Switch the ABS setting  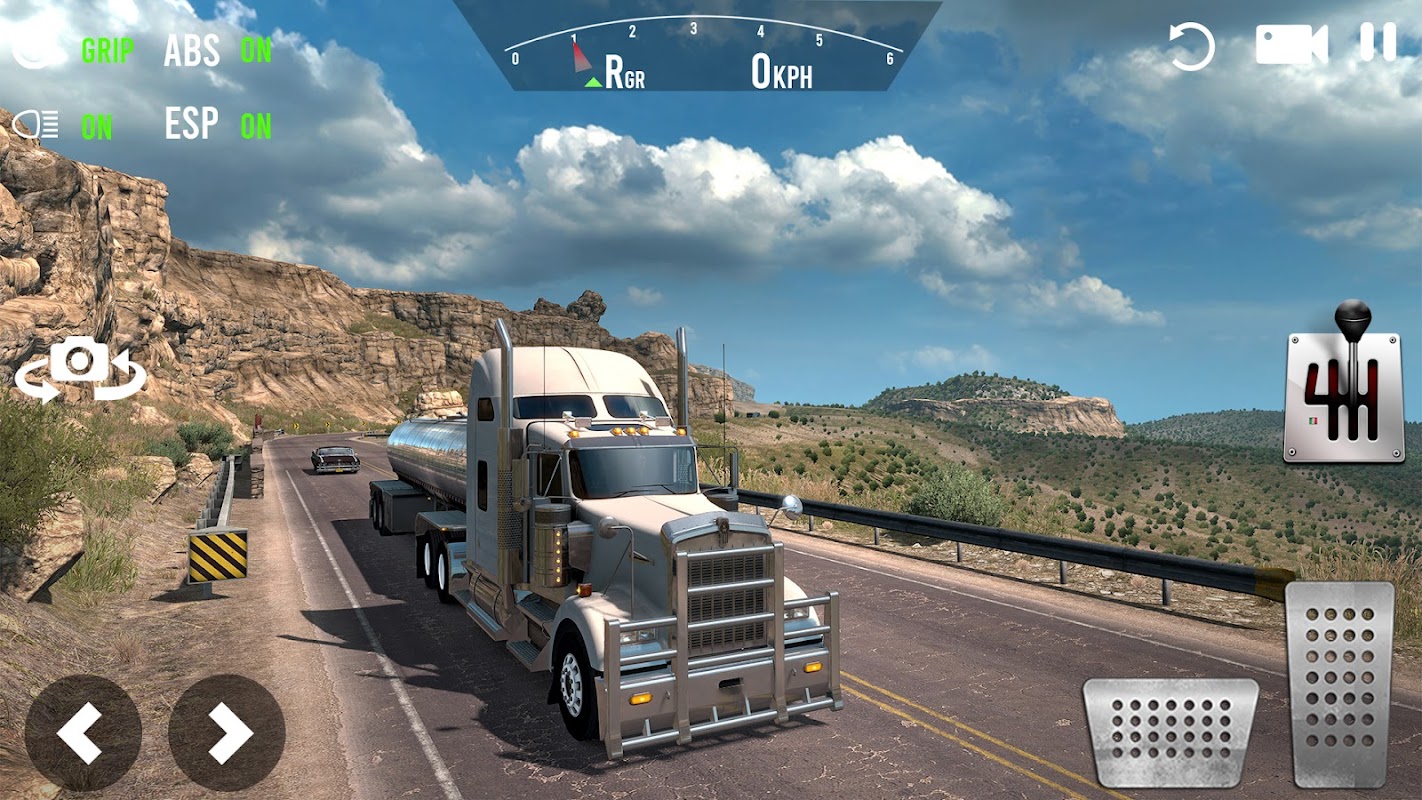(x=217, y=51)
